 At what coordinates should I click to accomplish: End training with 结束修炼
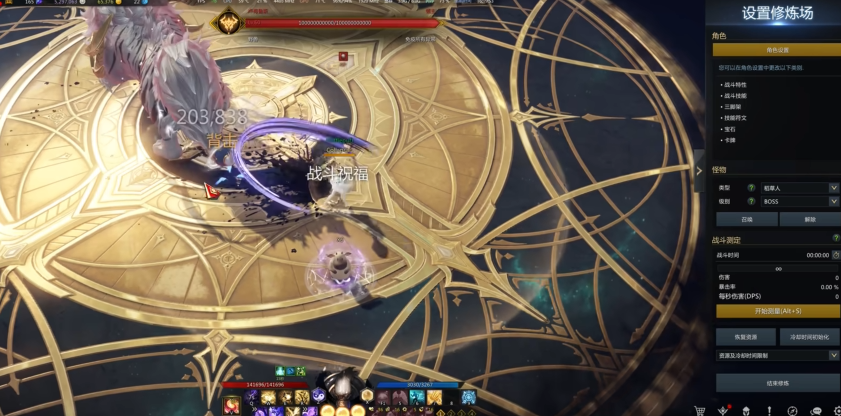coord(777,383)
